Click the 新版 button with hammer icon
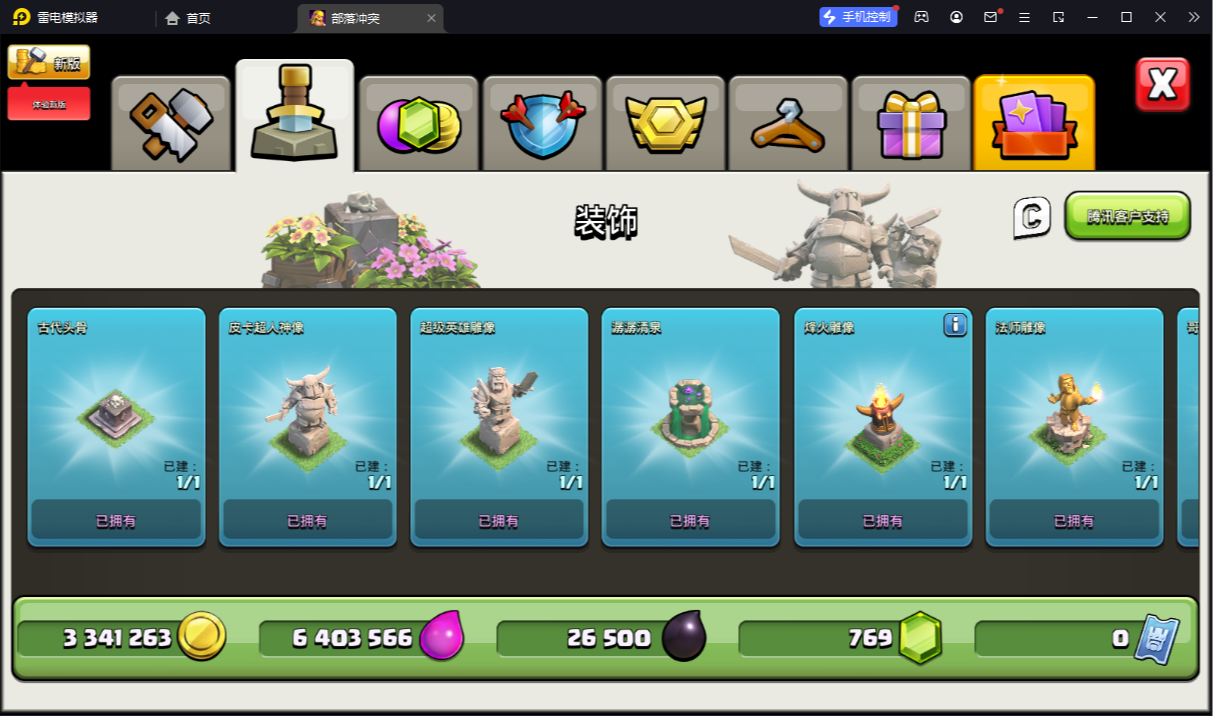Screen dimensions: 1213x716 (49, 62)
